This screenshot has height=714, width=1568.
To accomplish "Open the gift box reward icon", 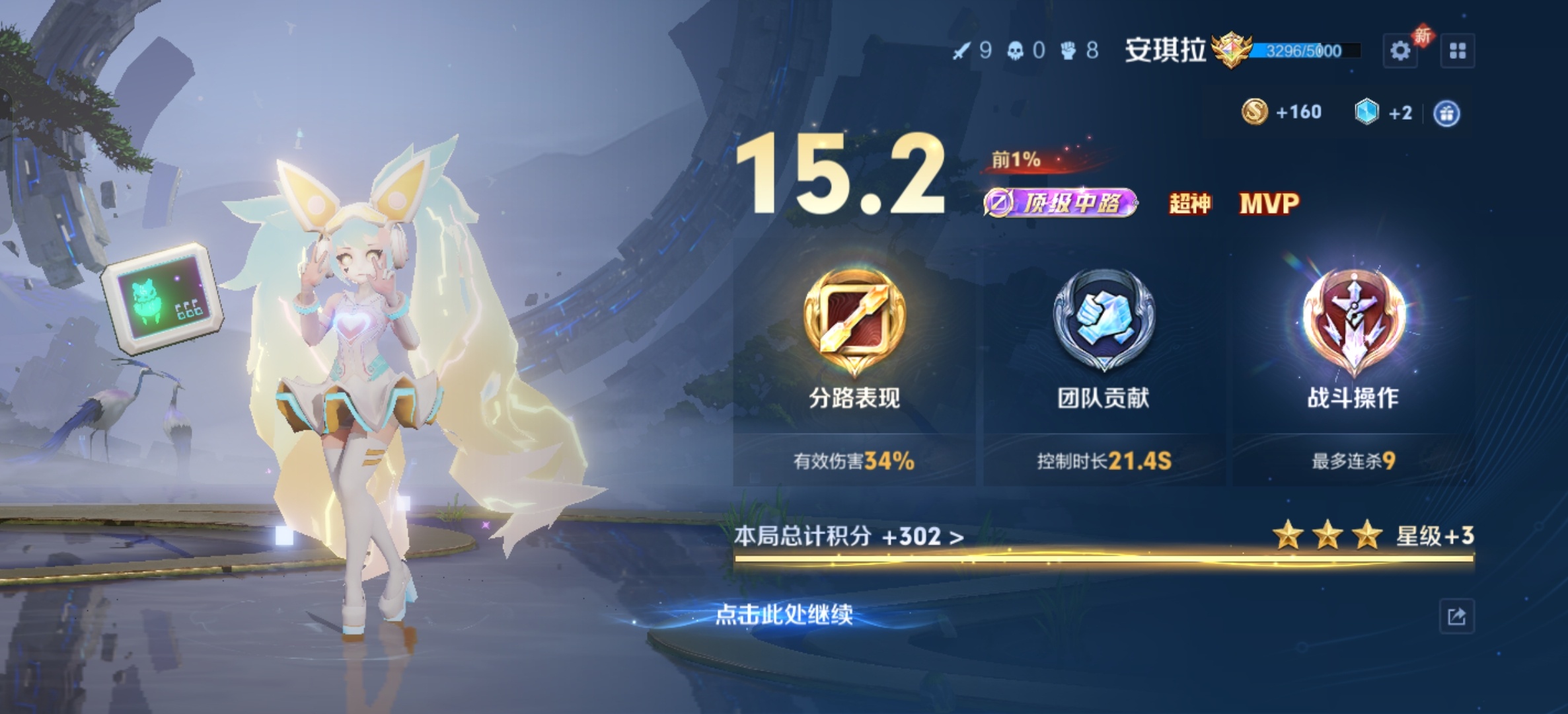I will 1448,112.
